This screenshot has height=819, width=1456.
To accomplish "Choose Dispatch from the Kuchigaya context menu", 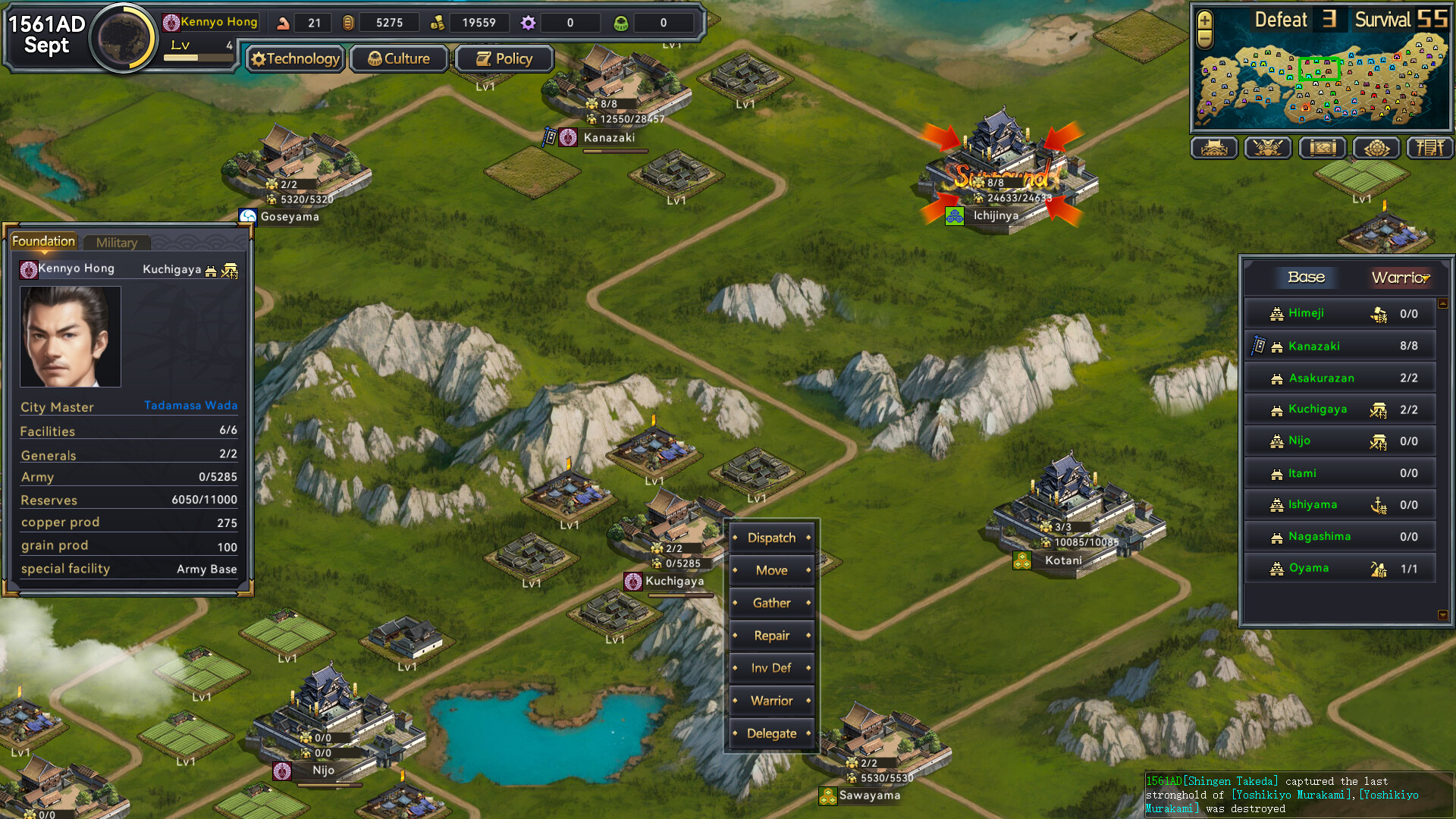I will pyautogui.click(x=772, y=538).
